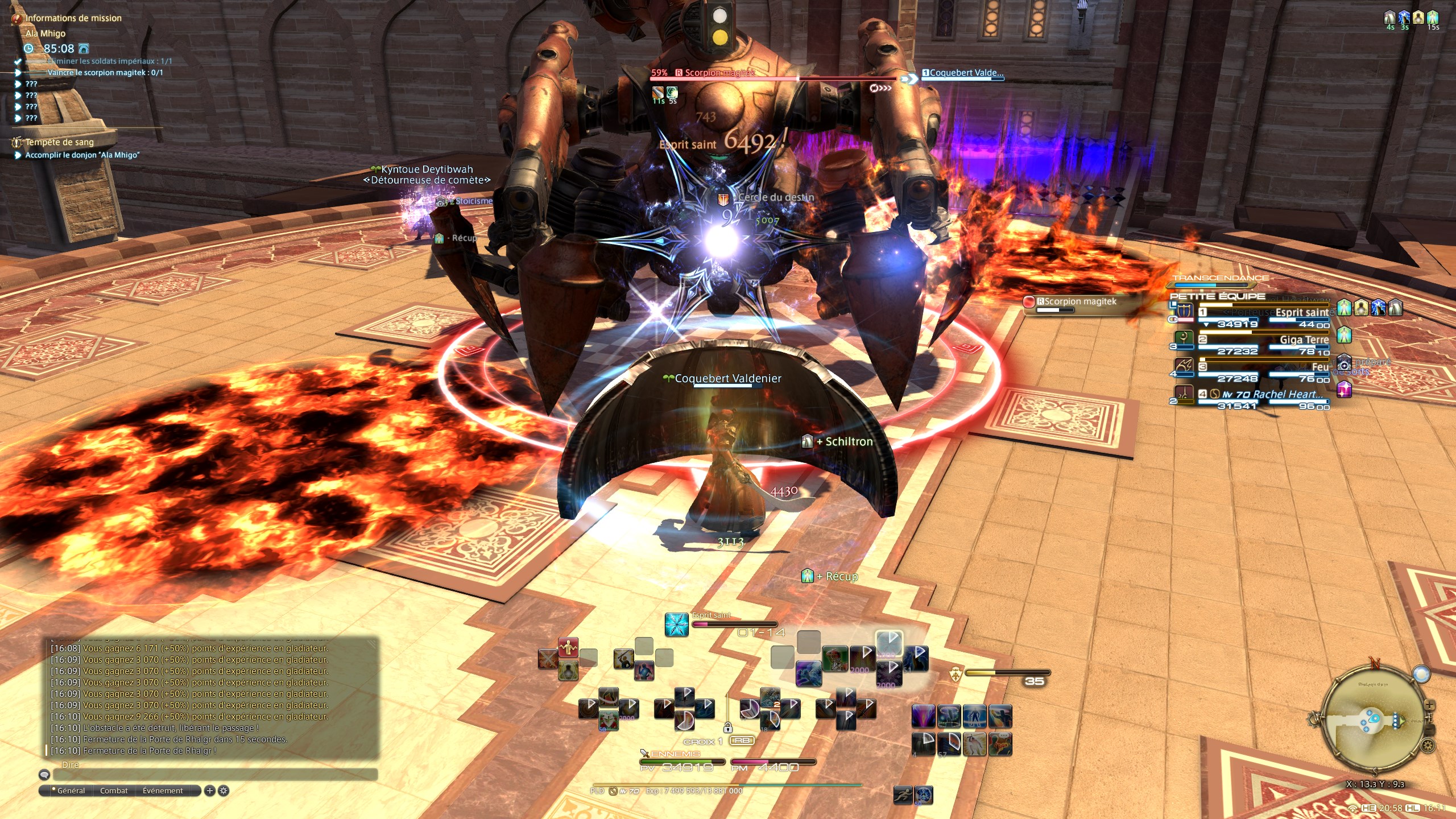Activate the crossed swords hotbar action

coord(547,659)
